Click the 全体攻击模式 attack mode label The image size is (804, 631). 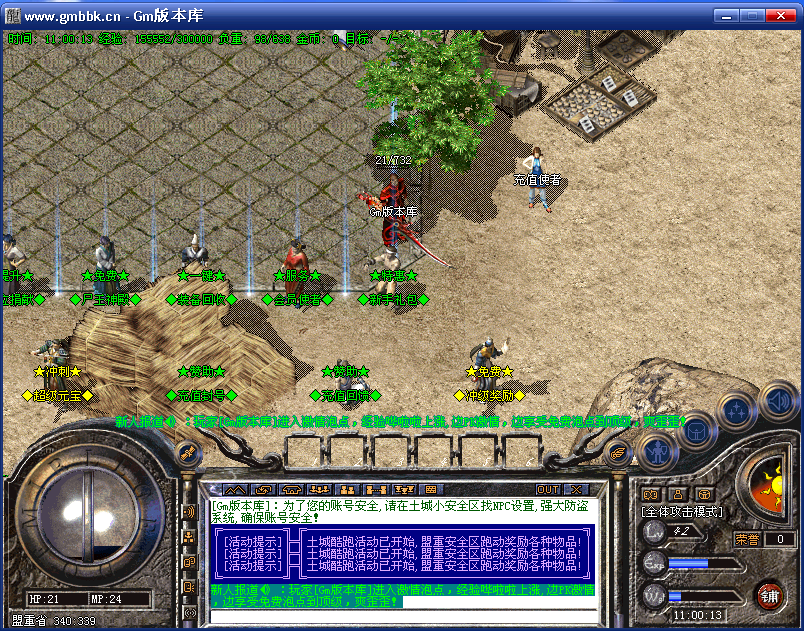coord(683,511)
